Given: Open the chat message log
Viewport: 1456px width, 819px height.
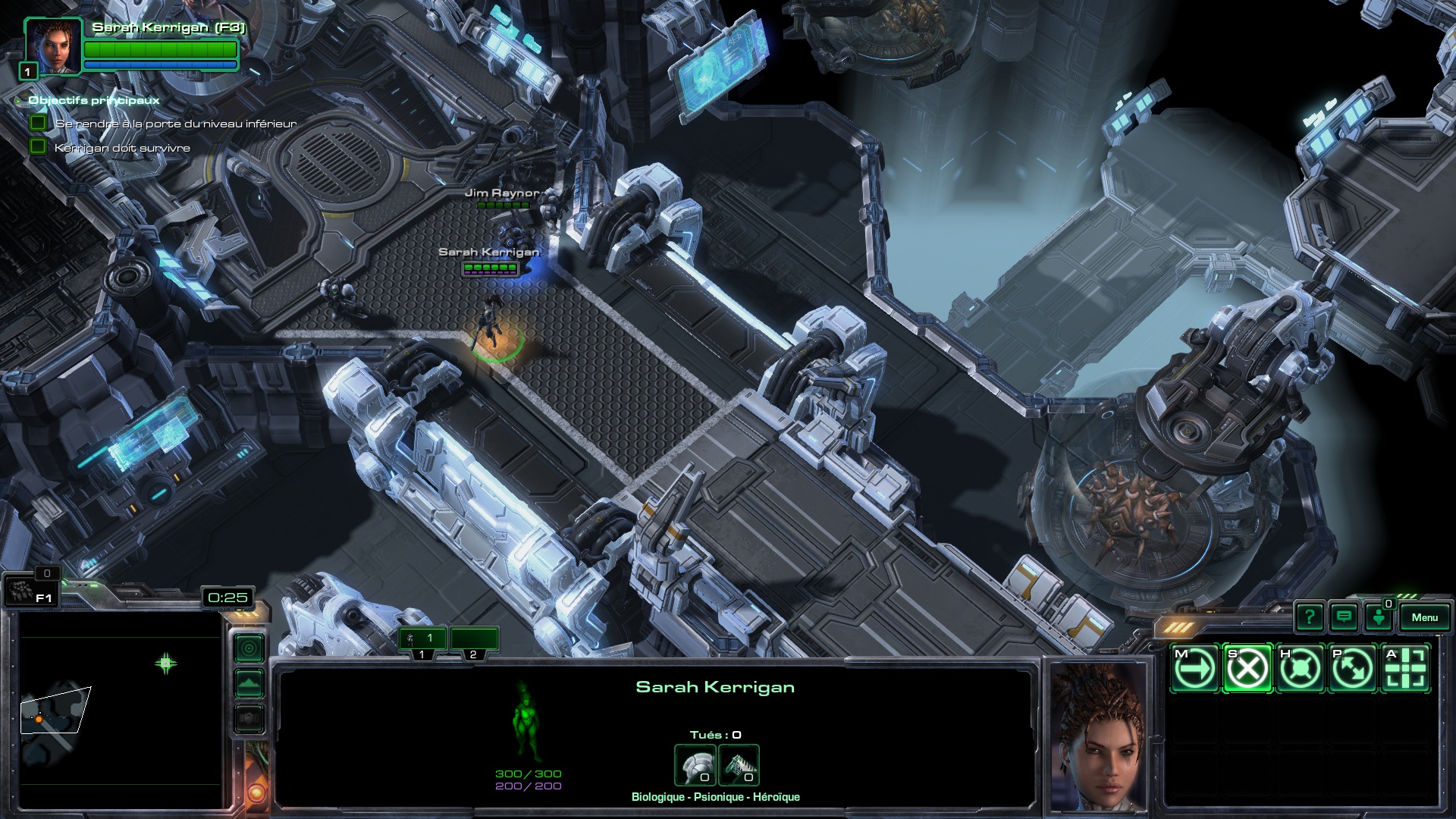Looking at the screenshot, I should pos(1344,617).
